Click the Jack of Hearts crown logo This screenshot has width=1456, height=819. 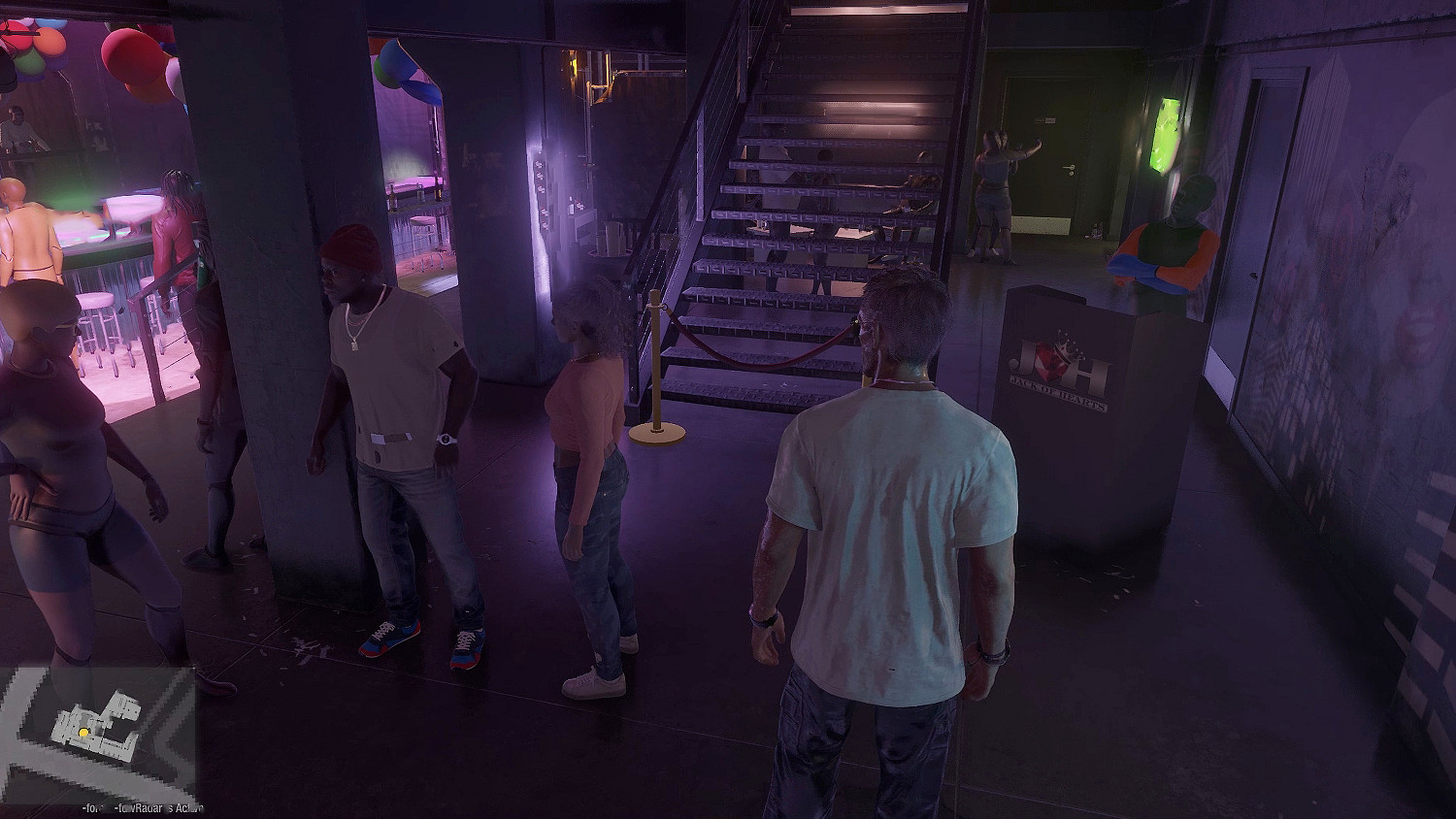[x=1066, y=347]
